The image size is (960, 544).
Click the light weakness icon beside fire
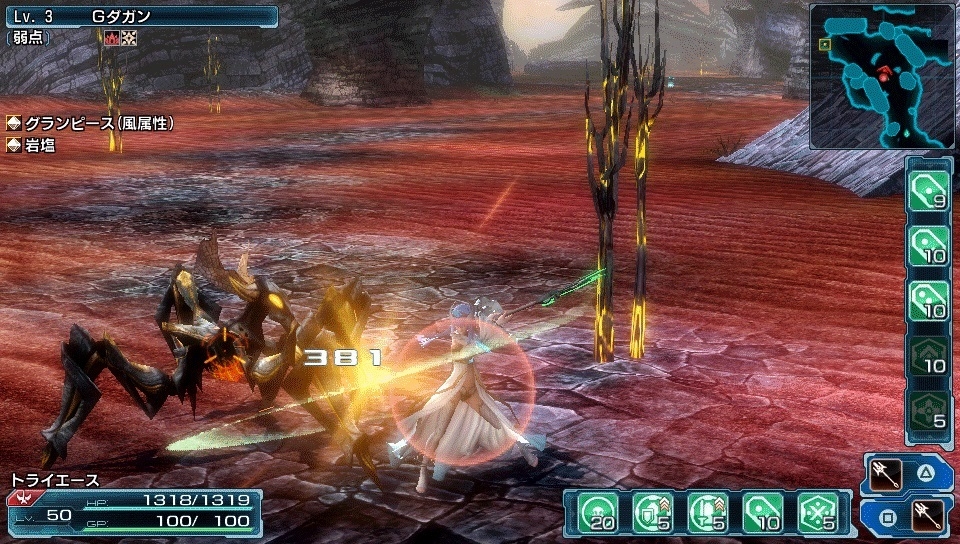(x=129, y=38)
